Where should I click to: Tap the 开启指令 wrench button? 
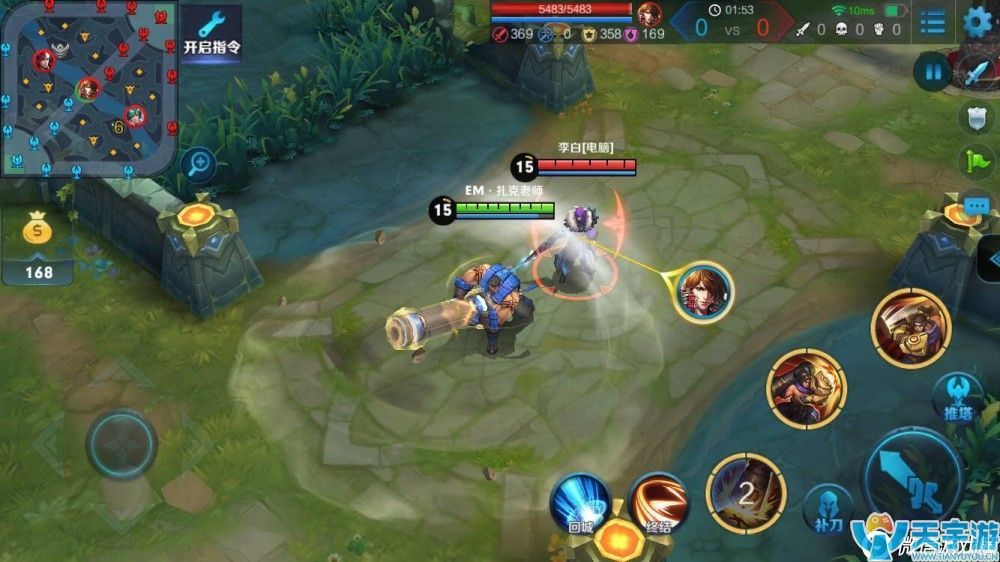(212, 32)
